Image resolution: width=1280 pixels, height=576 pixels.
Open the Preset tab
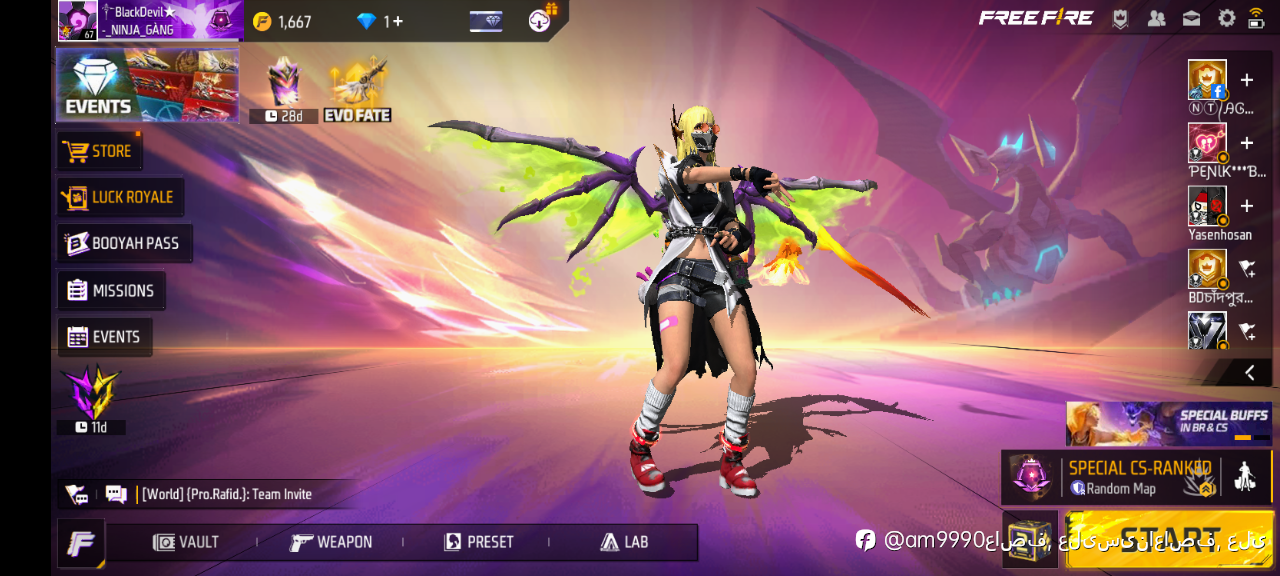coord(478,542)
